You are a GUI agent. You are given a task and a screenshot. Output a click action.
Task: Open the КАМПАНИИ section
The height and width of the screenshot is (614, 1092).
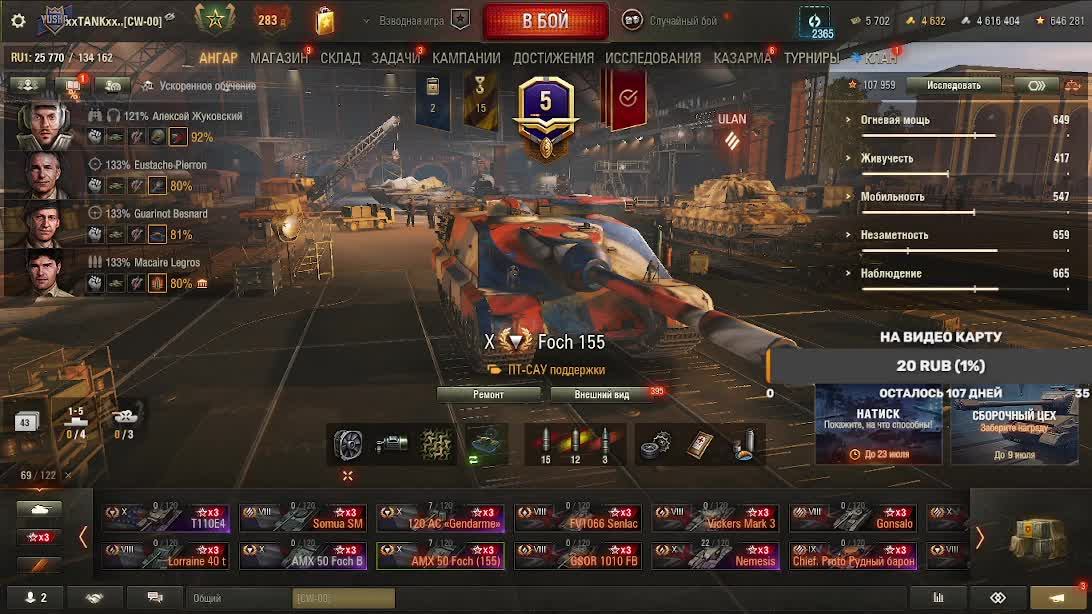pos(466,58)
